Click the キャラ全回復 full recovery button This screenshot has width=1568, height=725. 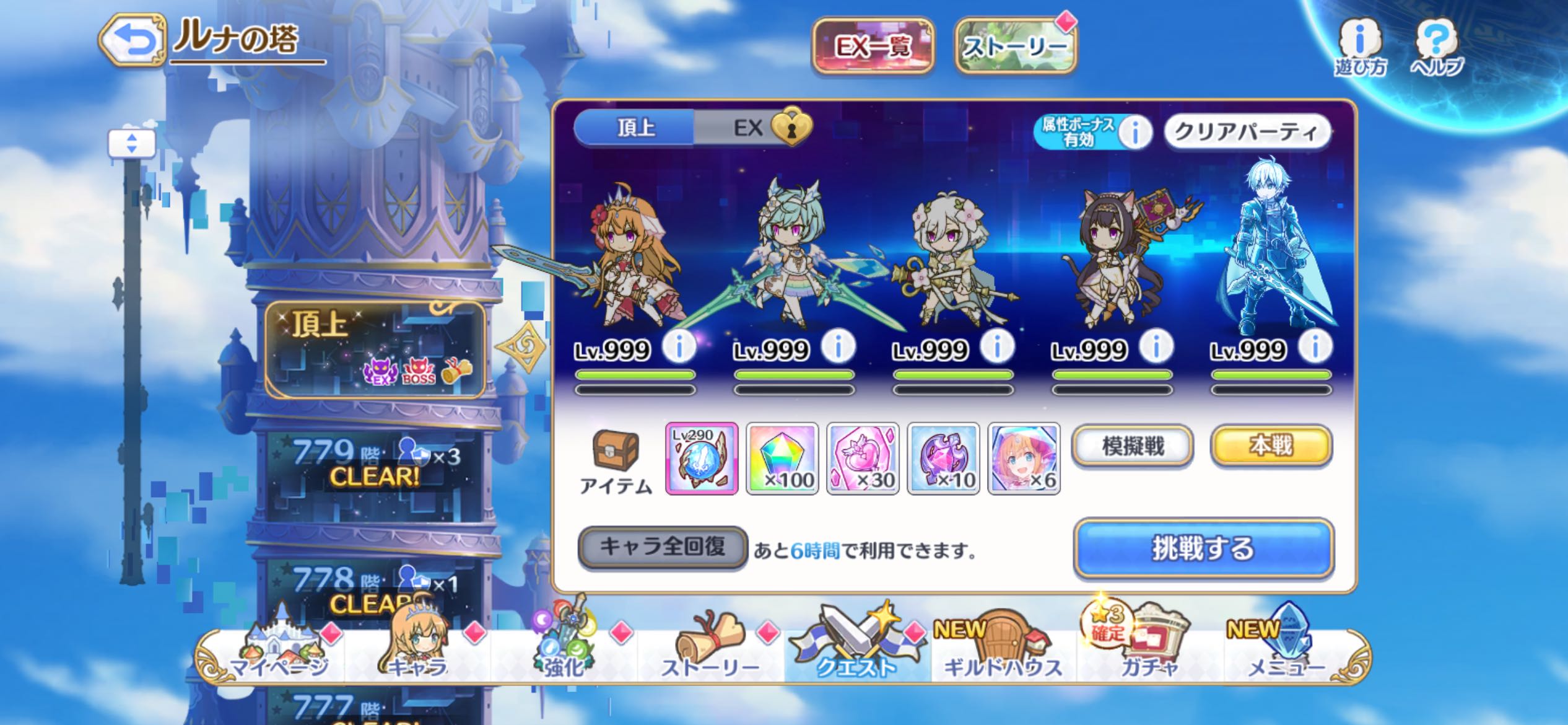point(663,547)
